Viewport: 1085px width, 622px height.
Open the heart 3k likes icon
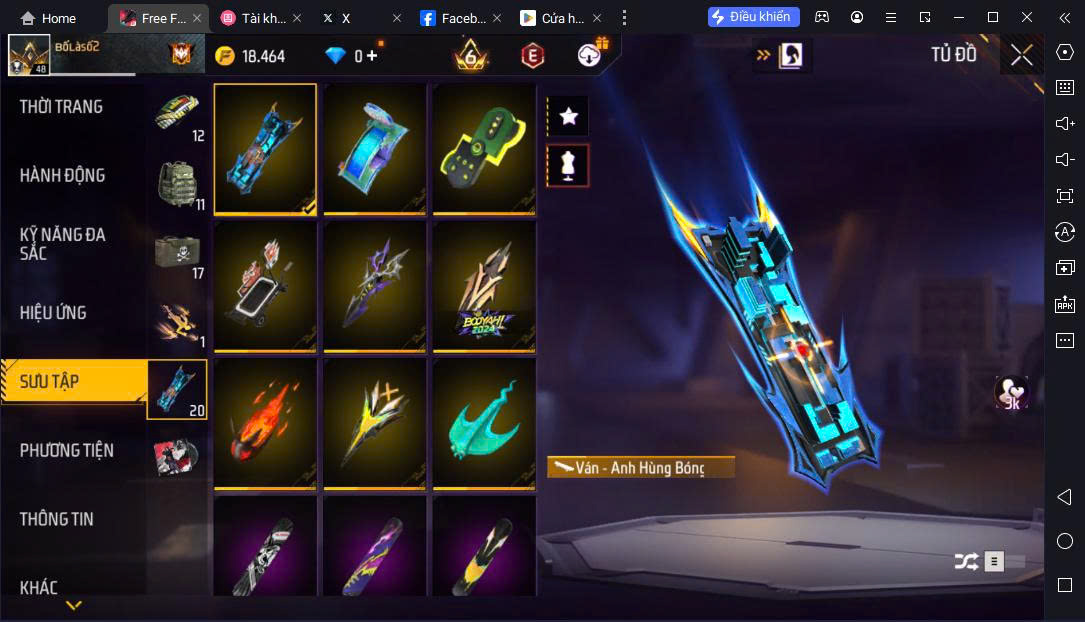click(1011, 393)
